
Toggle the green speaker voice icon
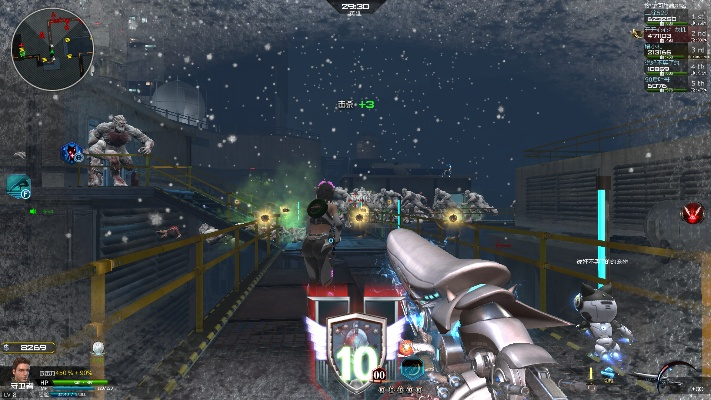[x=34, y=211]
